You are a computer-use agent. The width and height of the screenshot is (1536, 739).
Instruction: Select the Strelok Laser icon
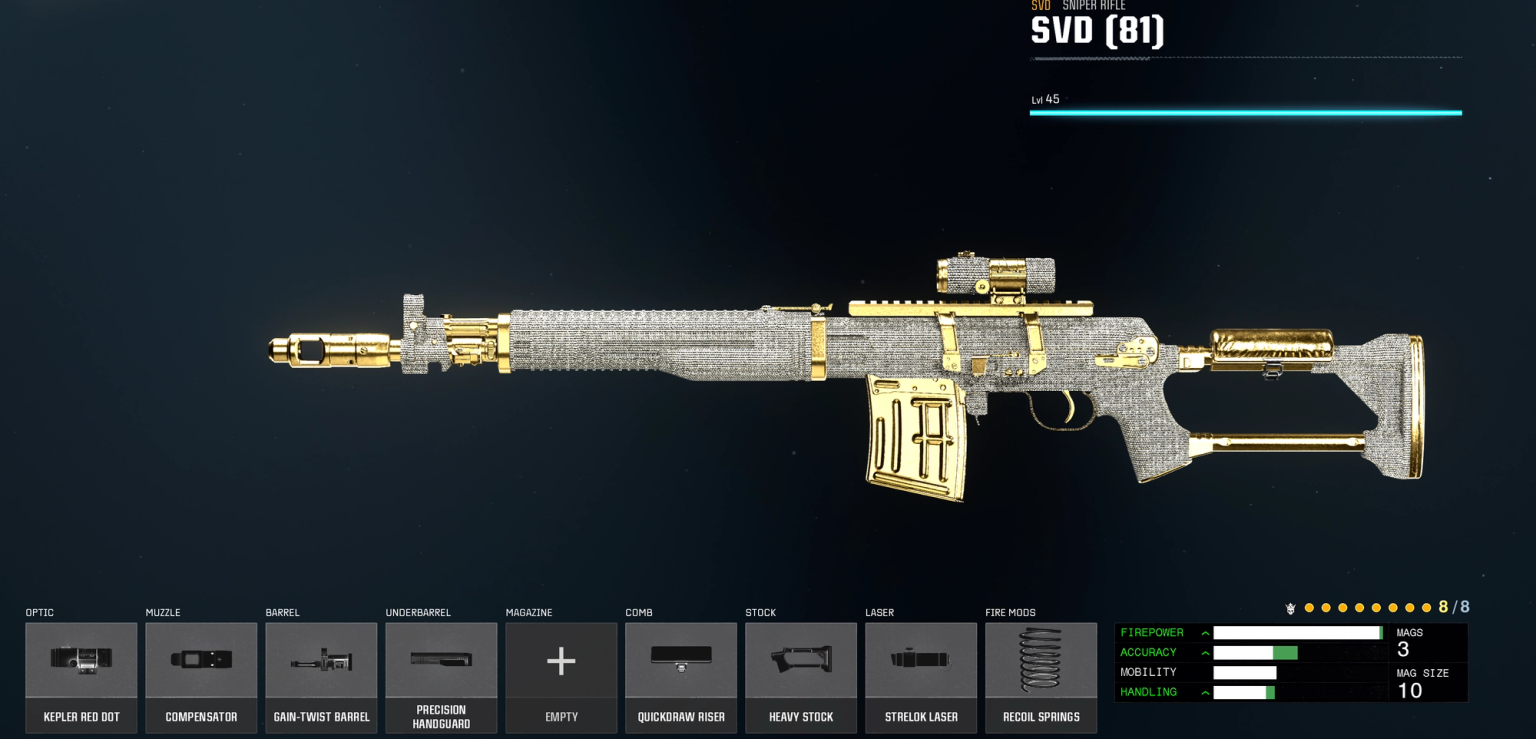point(921,661)
